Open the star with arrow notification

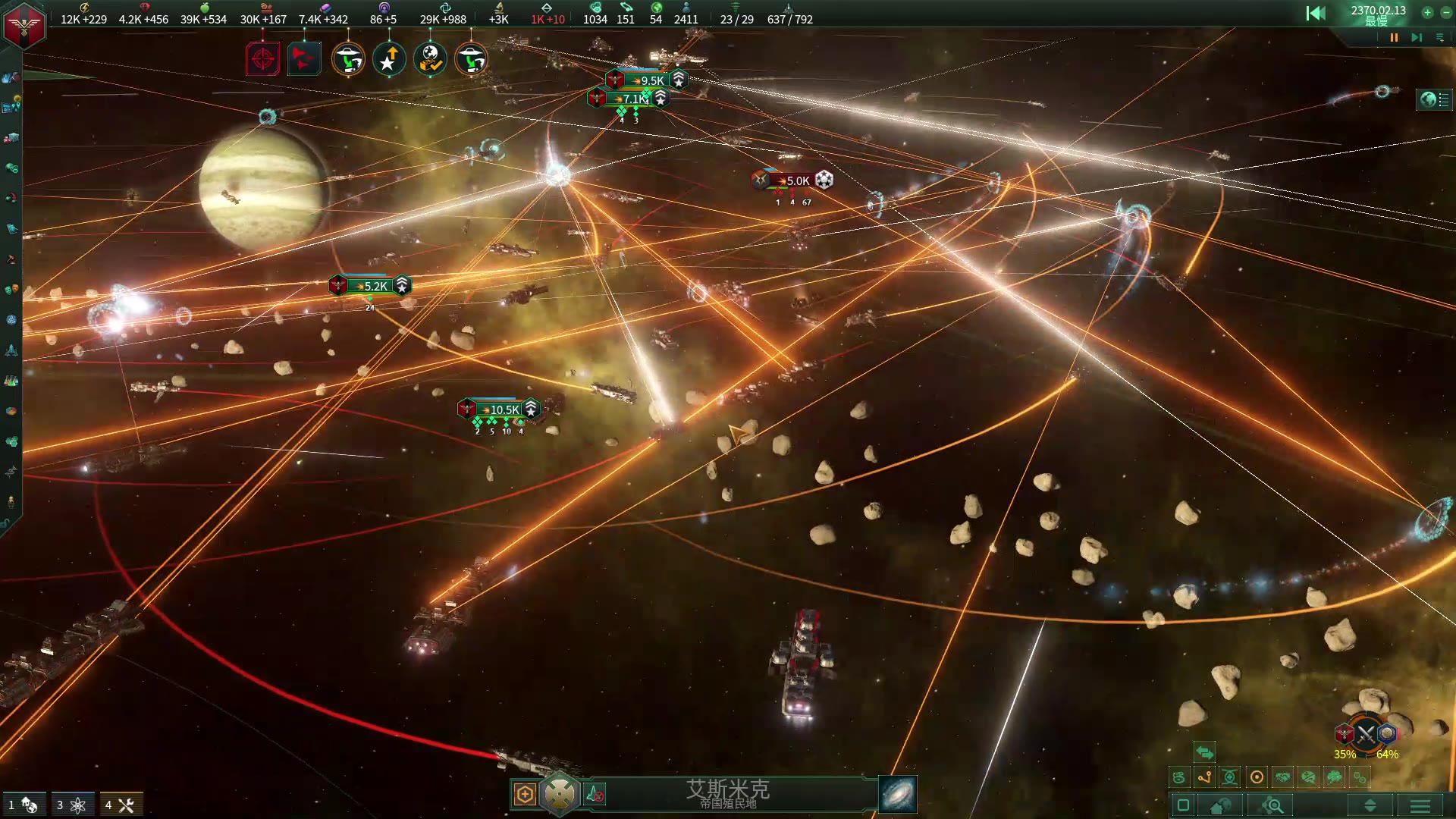389,59
